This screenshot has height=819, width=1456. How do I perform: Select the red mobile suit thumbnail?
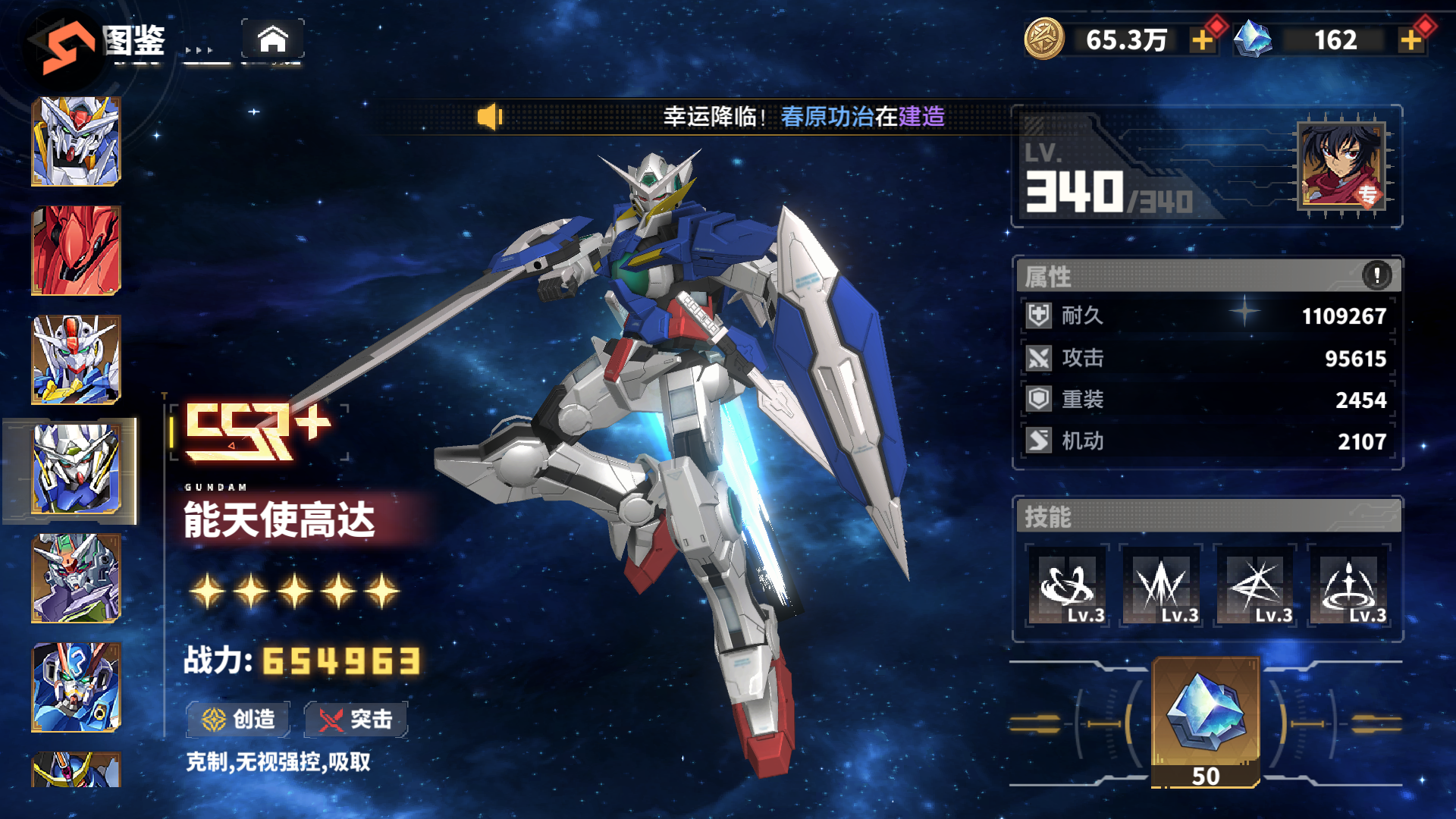[76, 251]
